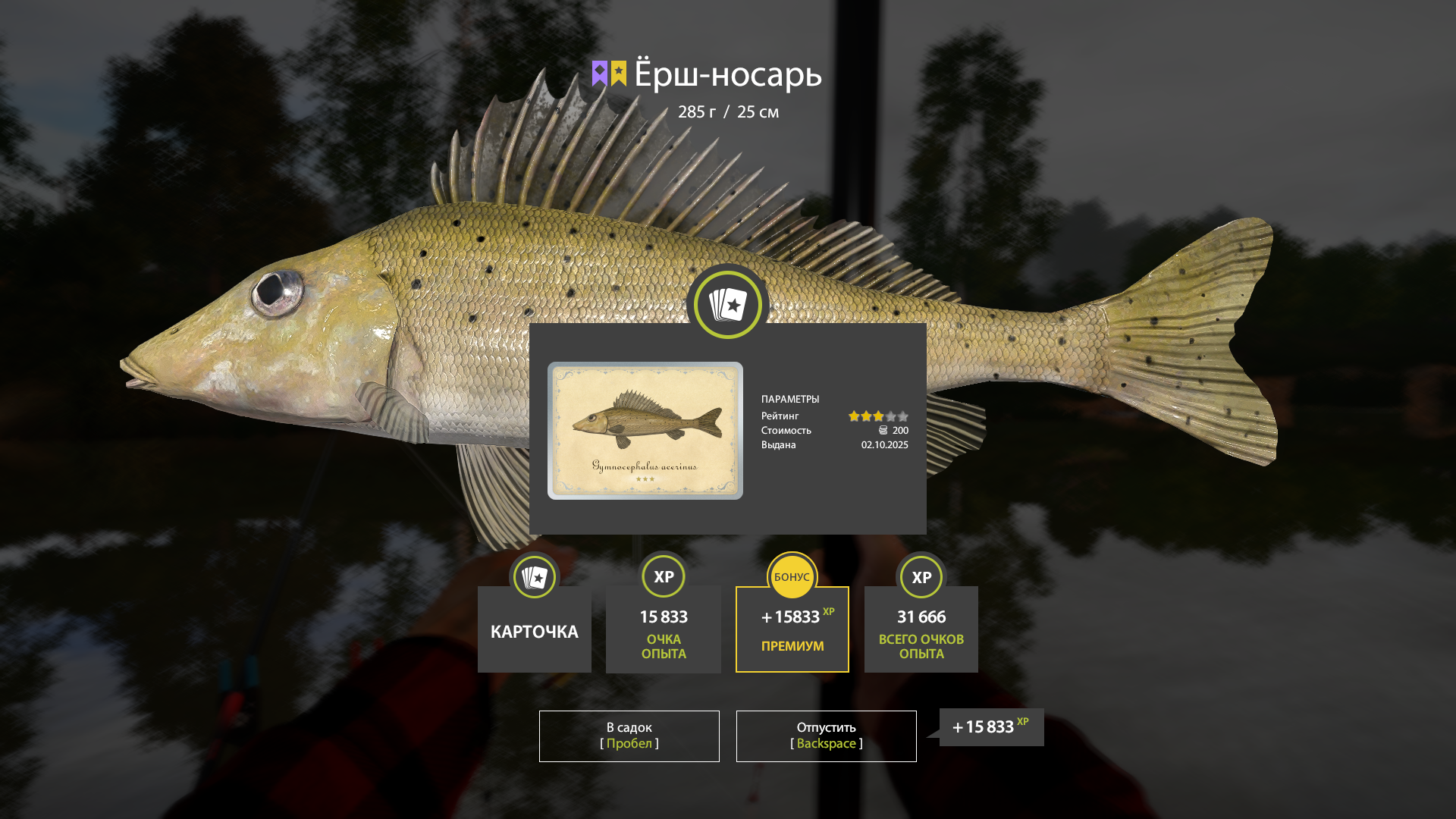This screenshot has width=1456, height=819.
Task: Open the Карточка reward tile
Action: tap(535, 629)
